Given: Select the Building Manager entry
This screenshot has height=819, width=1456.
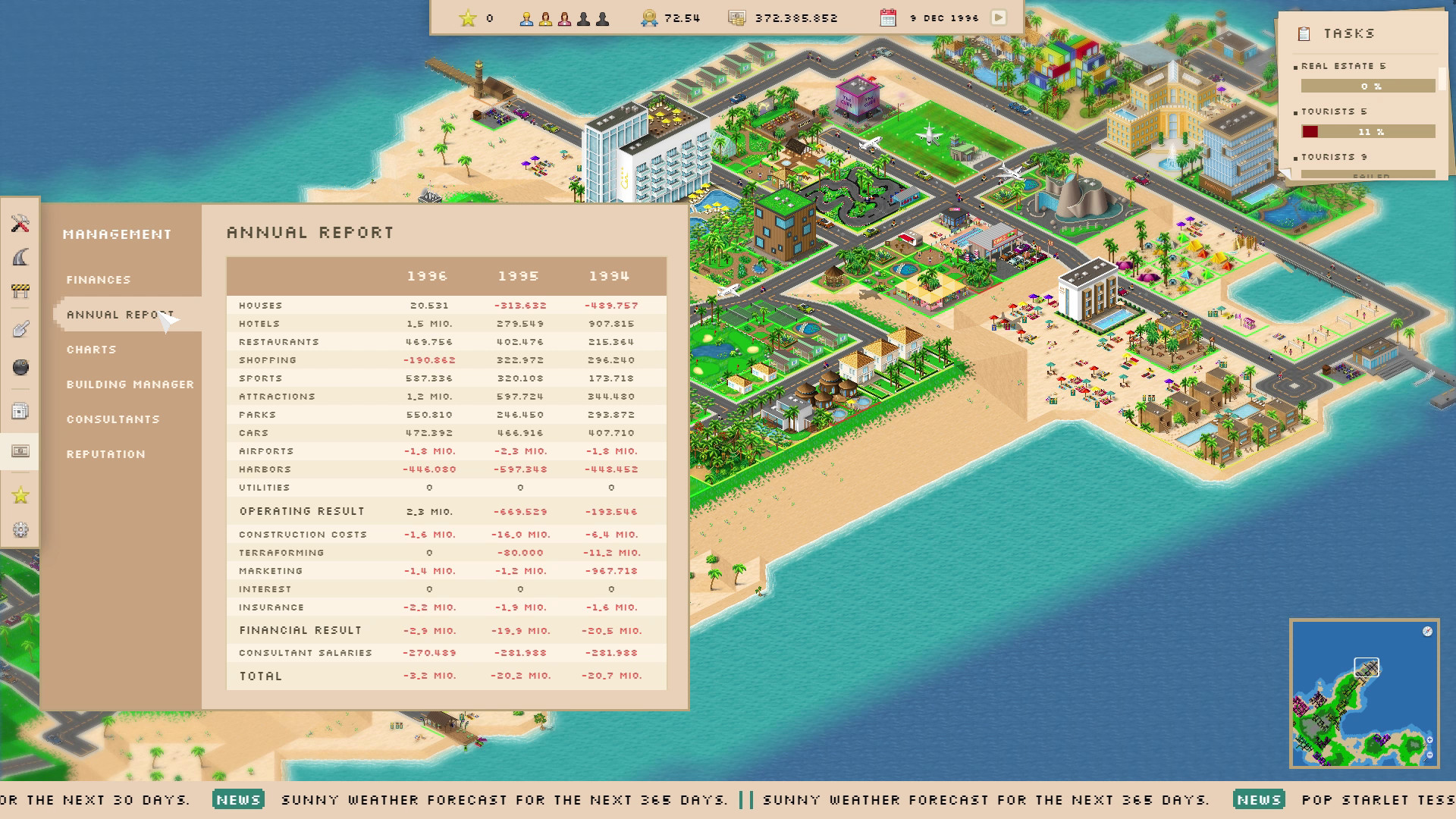Looking at the screenshot, I should click(129, 384).
